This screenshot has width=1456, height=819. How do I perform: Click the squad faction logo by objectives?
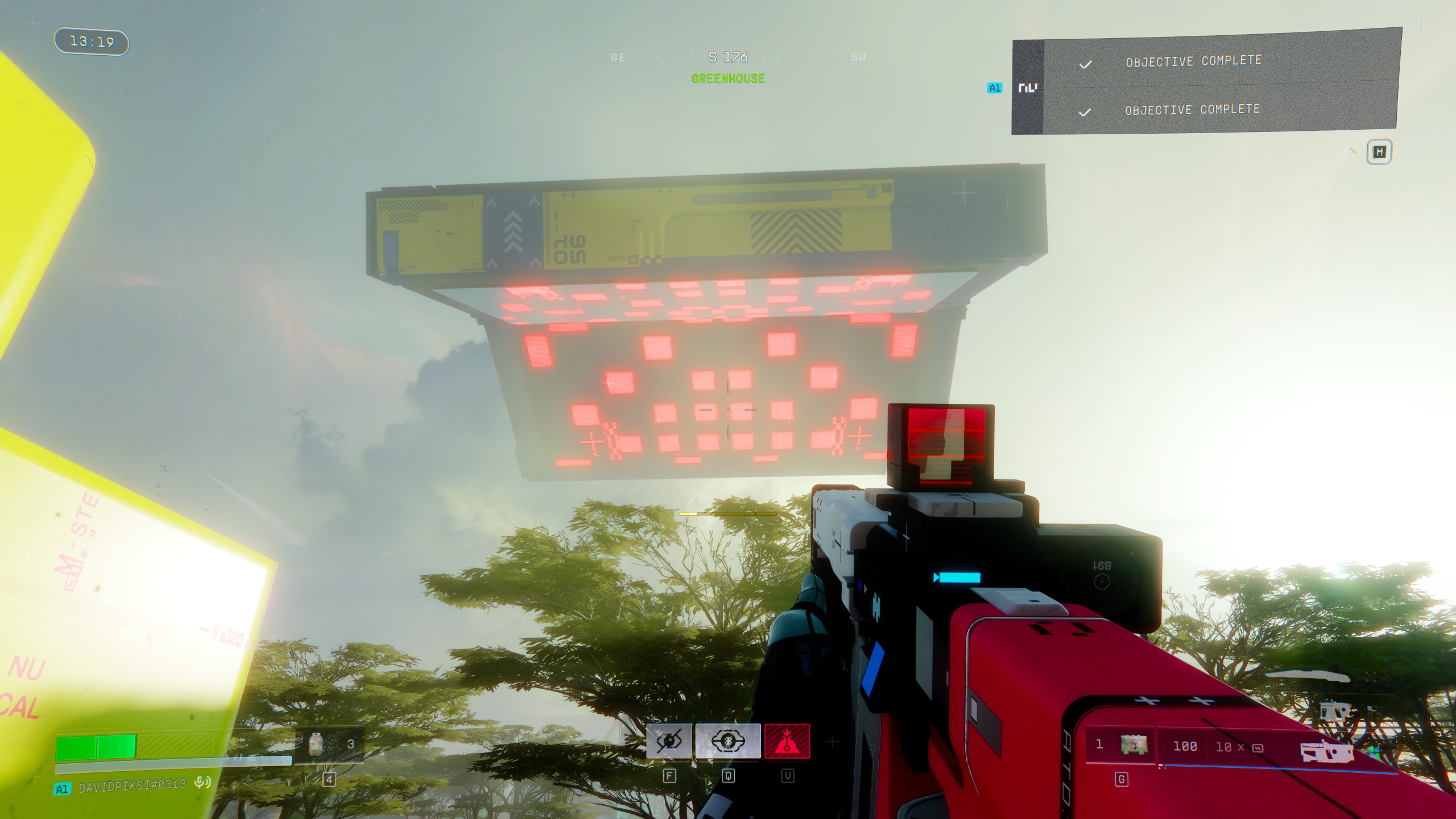point(1028,88)
